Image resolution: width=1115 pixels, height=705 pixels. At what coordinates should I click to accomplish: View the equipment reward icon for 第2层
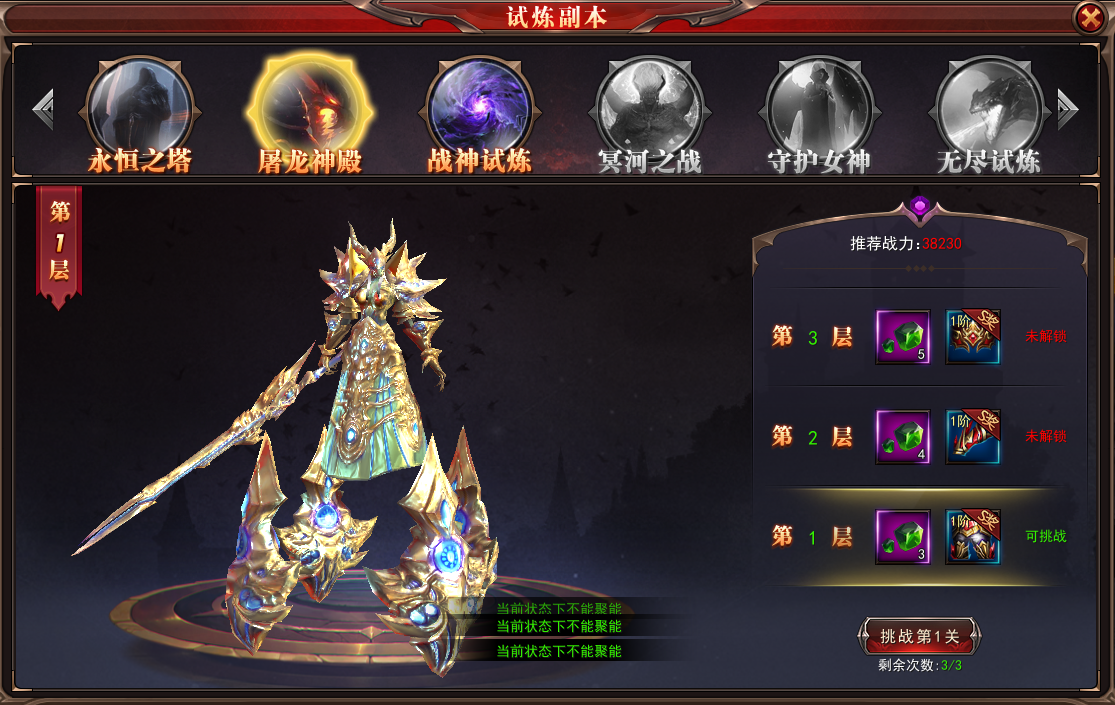click(x=973, y=437)
